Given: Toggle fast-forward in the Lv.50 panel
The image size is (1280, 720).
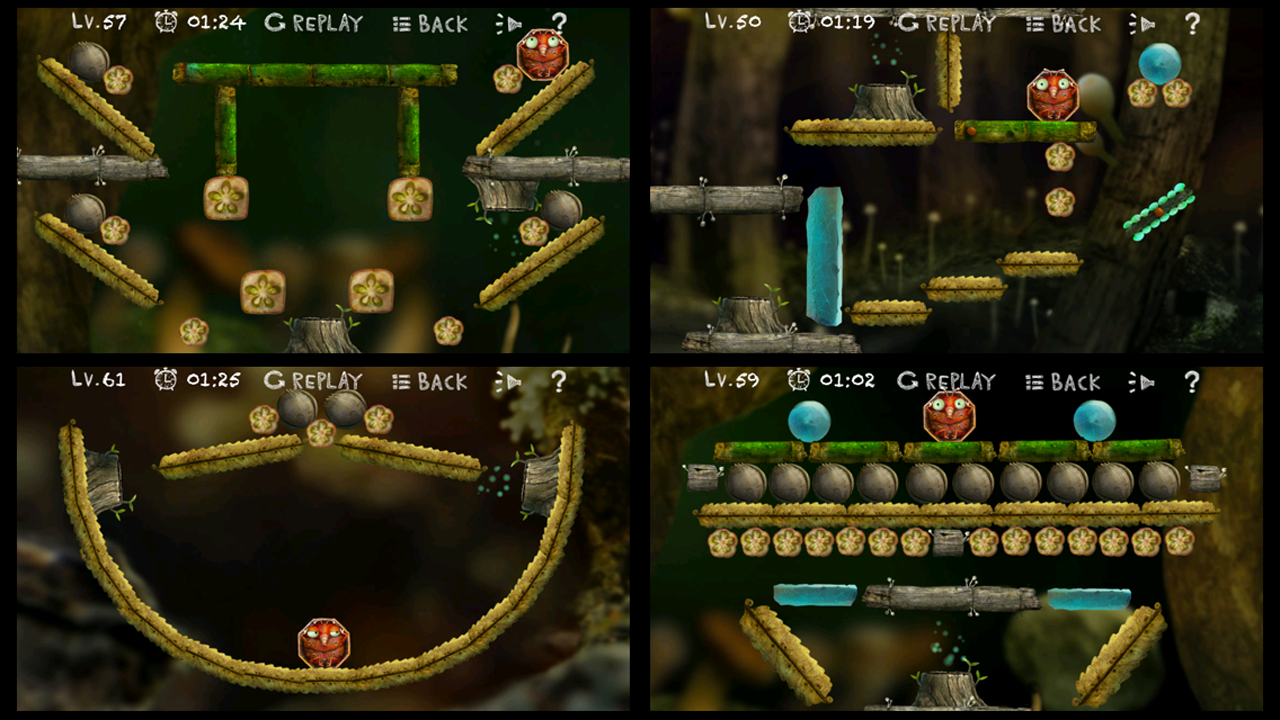Looking at the screenshot, I should click(1142, 21).
